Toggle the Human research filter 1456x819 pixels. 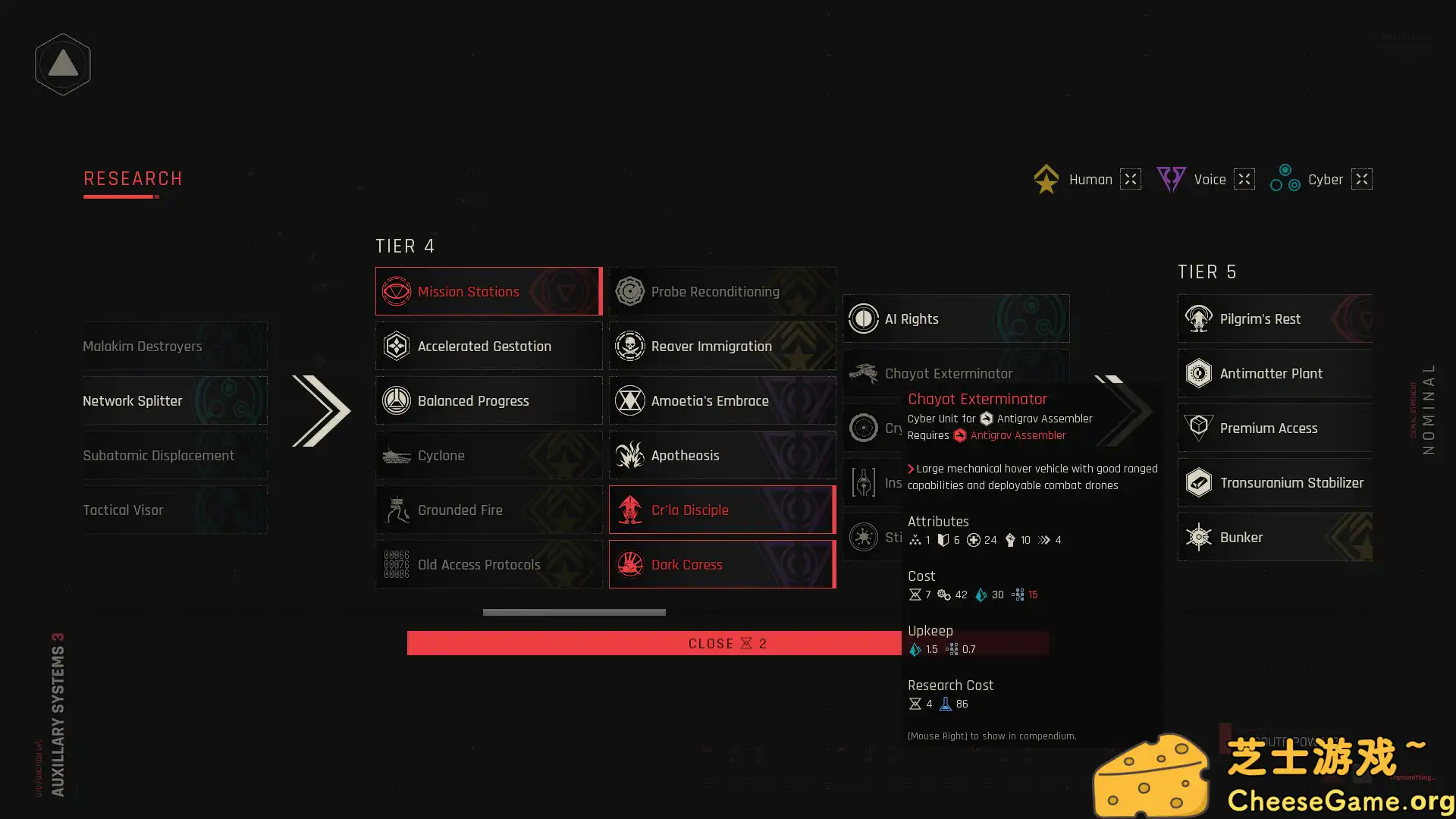click(x=1046, y=179)
